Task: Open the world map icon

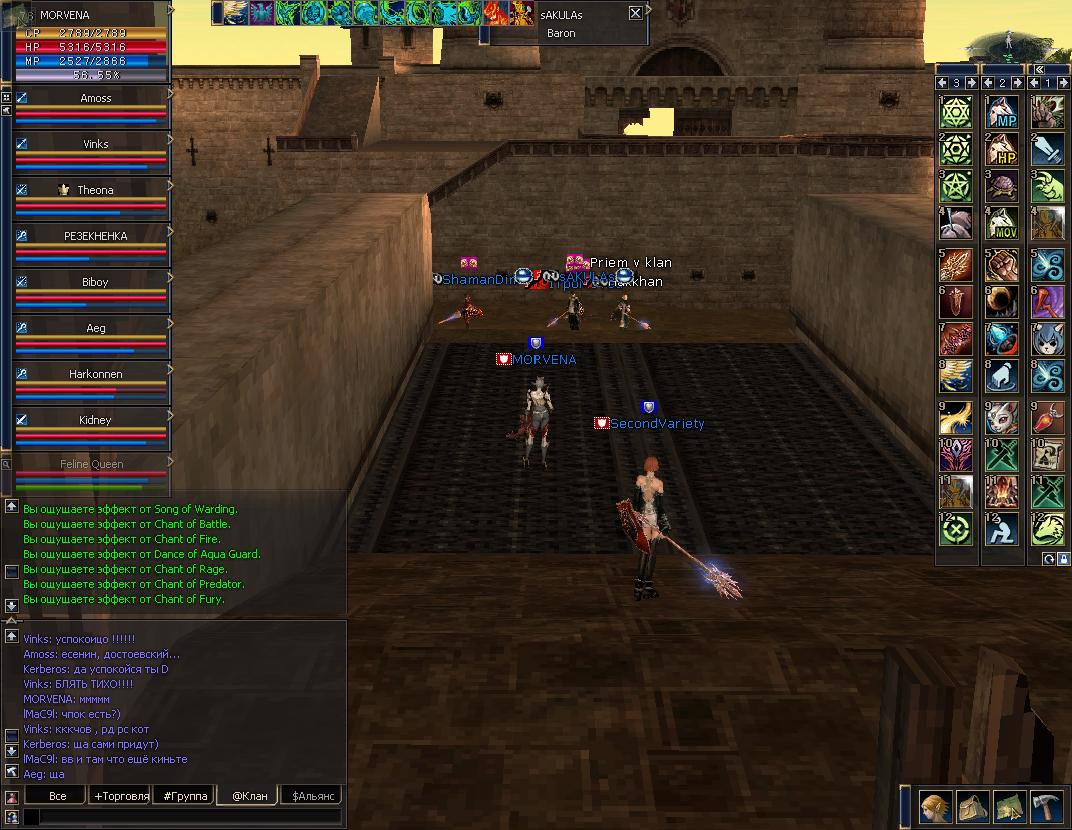Action: [1009, 806]
